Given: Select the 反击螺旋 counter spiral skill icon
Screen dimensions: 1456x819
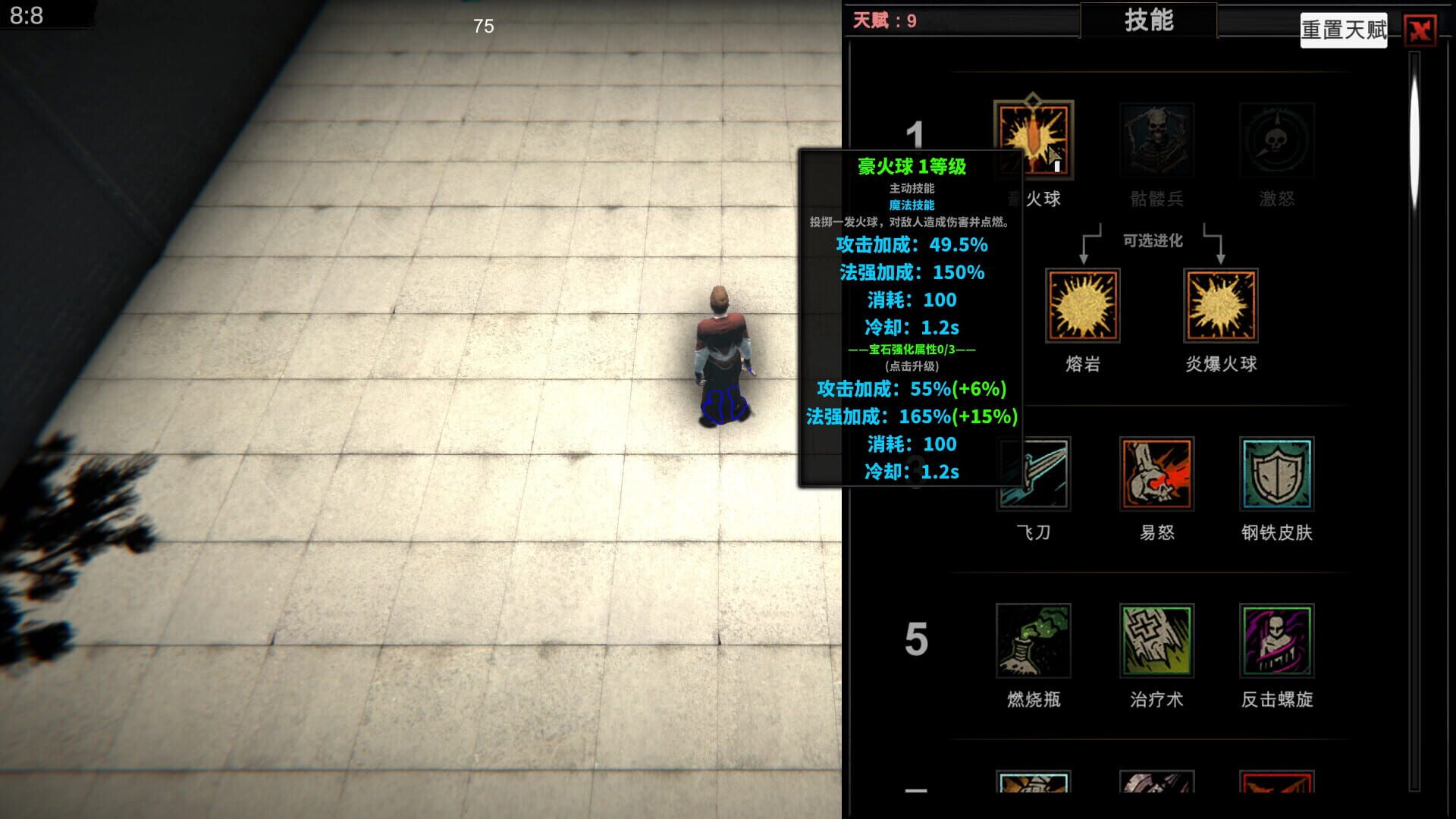Looking at the screenshot, I should coord(1276,642).
